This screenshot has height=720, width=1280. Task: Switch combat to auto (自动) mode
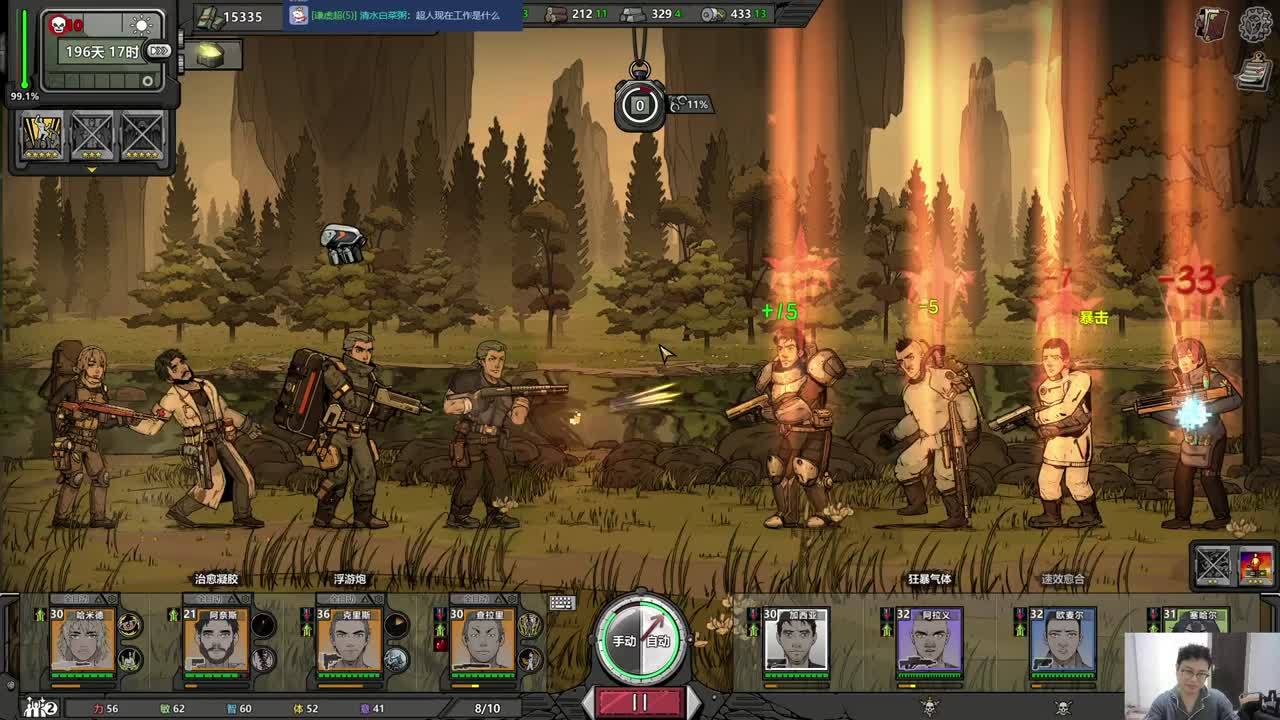click(x=658, y=641)
